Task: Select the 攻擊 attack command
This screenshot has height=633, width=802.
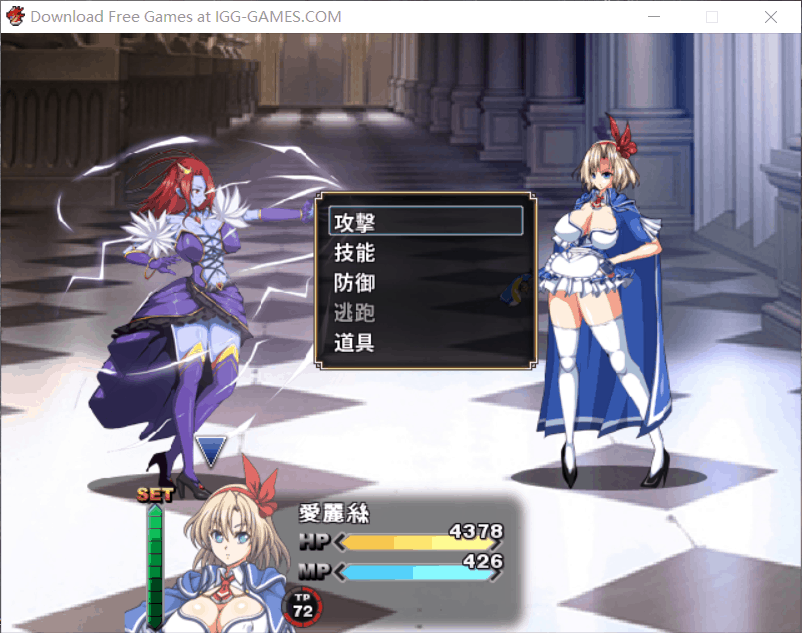Action: click(425, 221)
